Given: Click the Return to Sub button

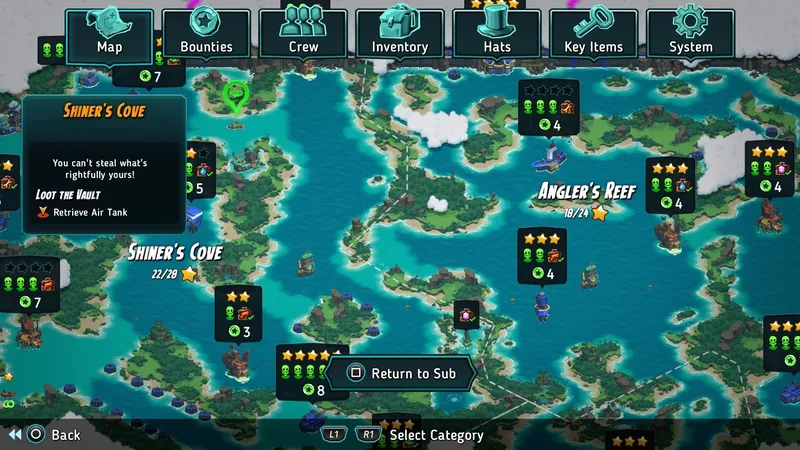Looking at the screenshot, I should pos(403,374).
